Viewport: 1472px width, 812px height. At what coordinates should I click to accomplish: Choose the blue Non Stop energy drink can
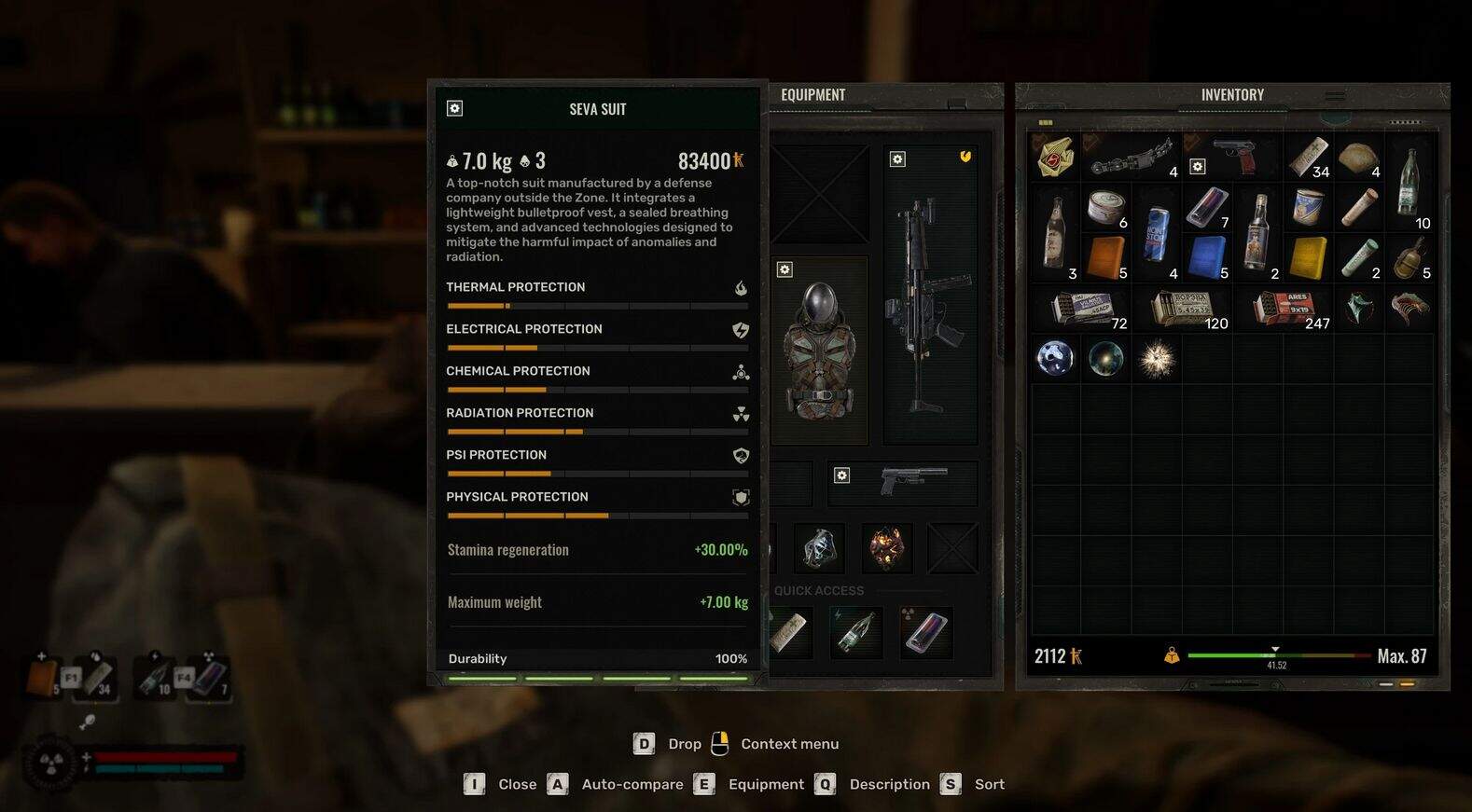click(x=1157, y=231)
